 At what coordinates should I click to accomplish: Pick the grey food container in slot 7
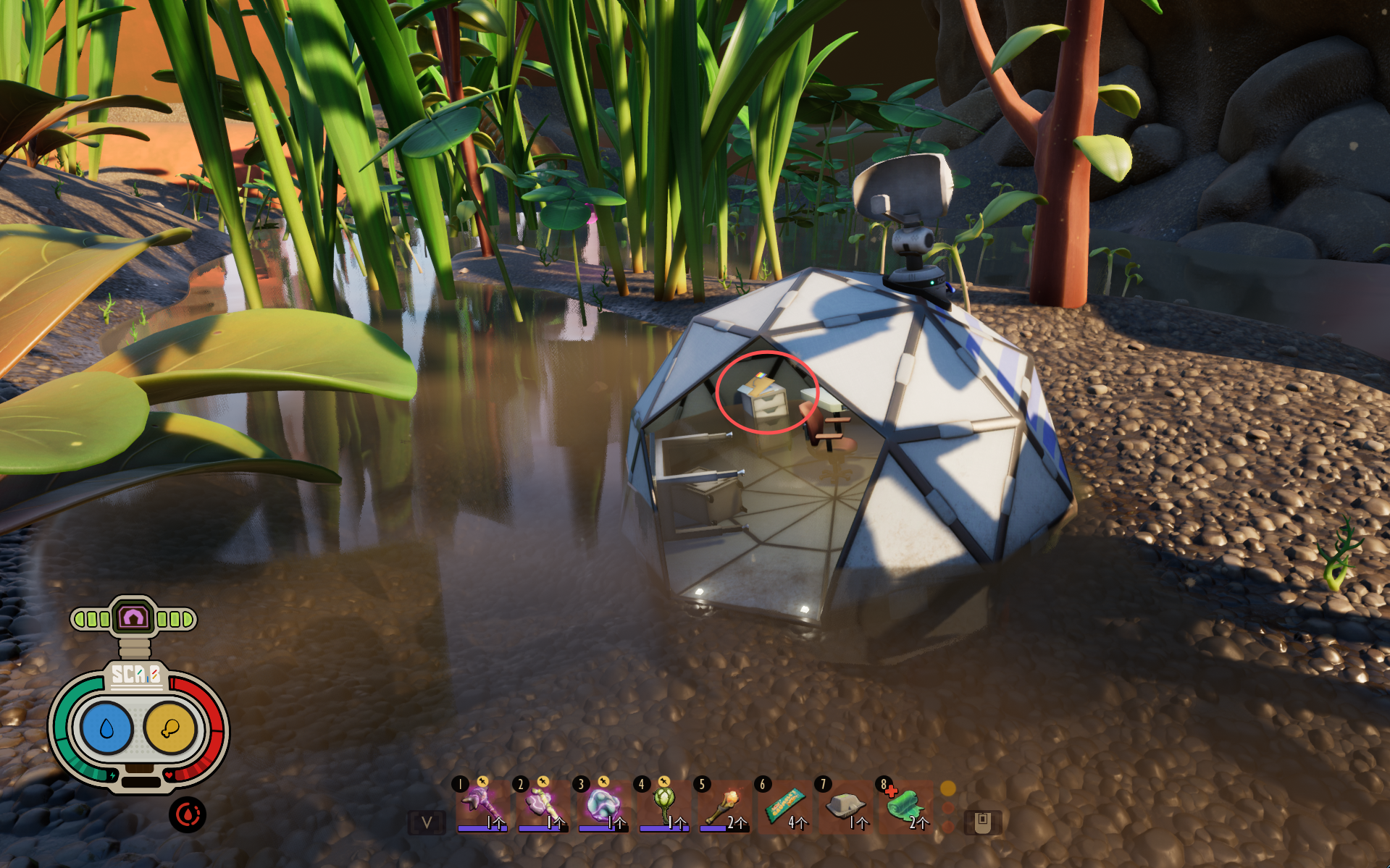tap(845, 806)
